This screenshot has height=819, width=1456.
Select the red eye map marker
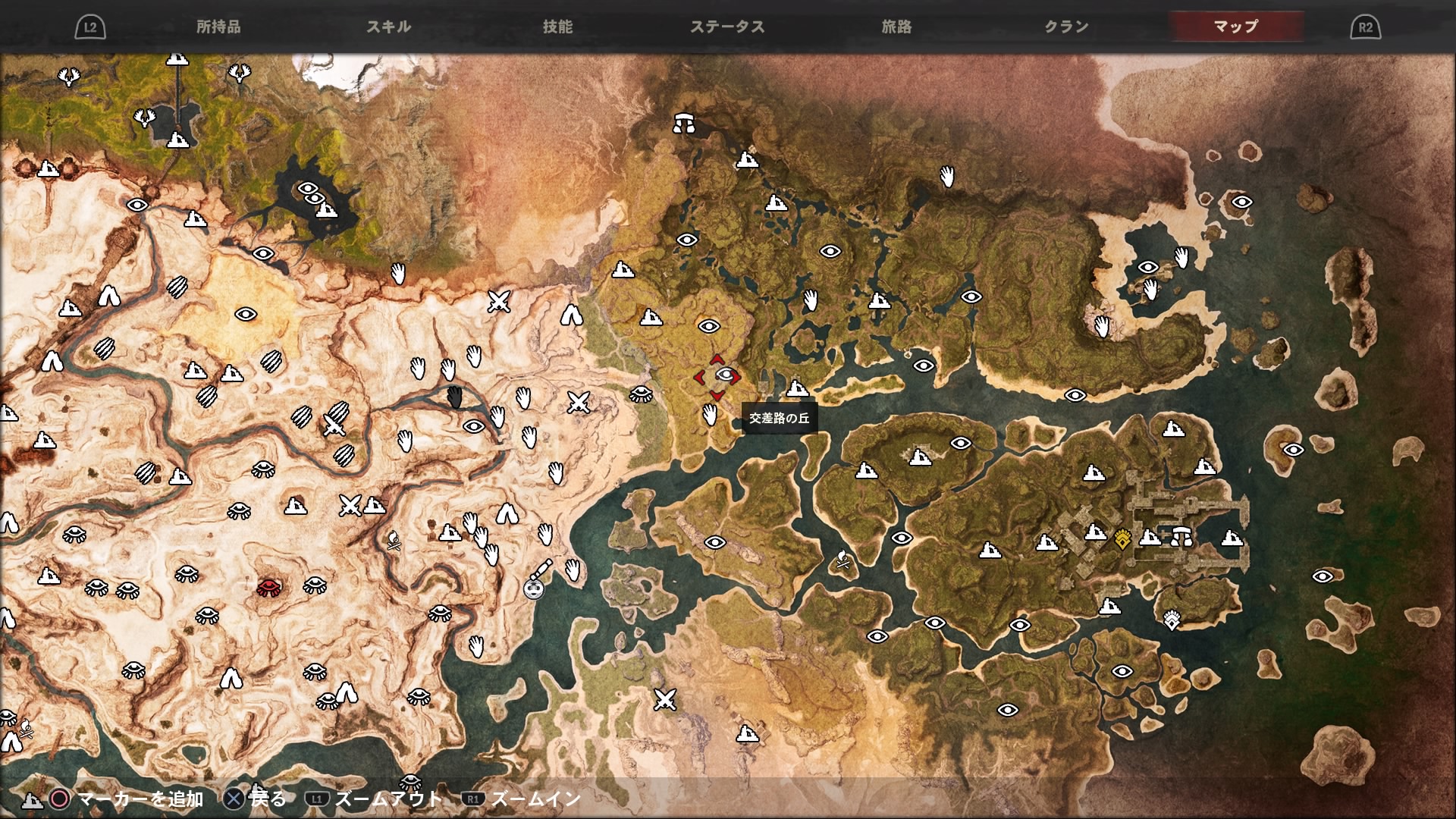(268, 587)
